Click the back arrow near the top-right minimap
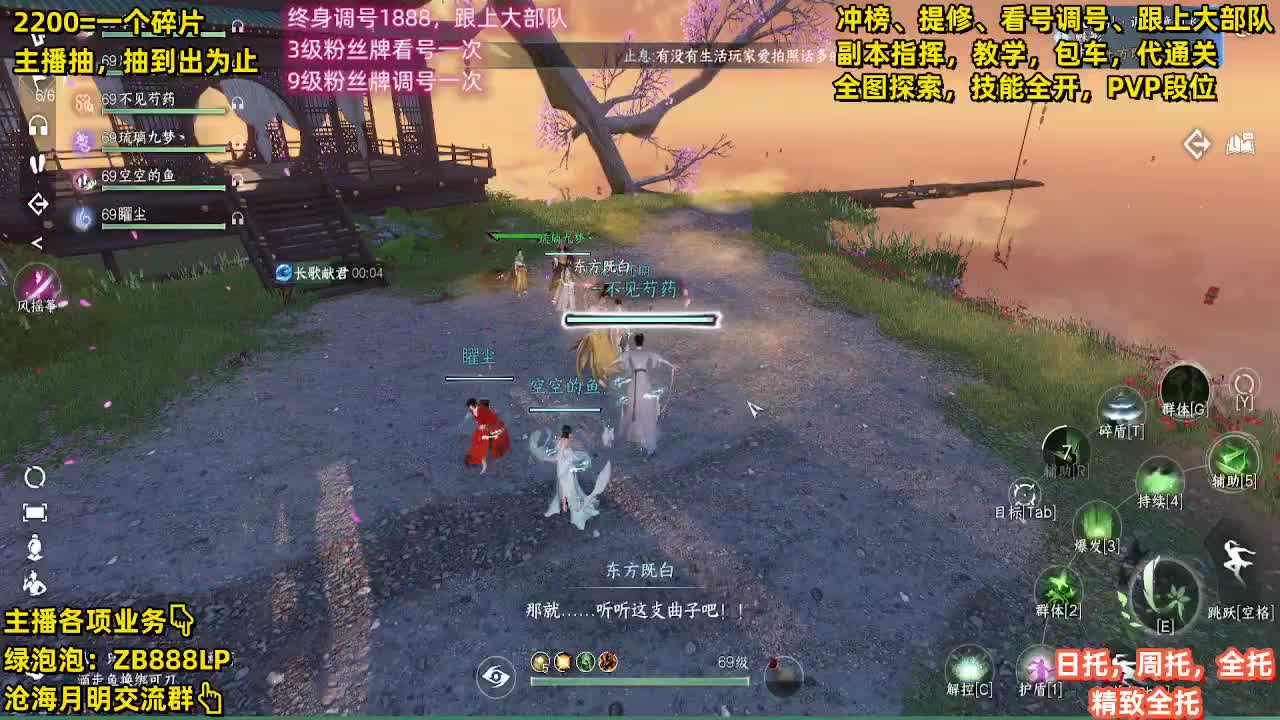1280x720 pixels. (1195, 143)
